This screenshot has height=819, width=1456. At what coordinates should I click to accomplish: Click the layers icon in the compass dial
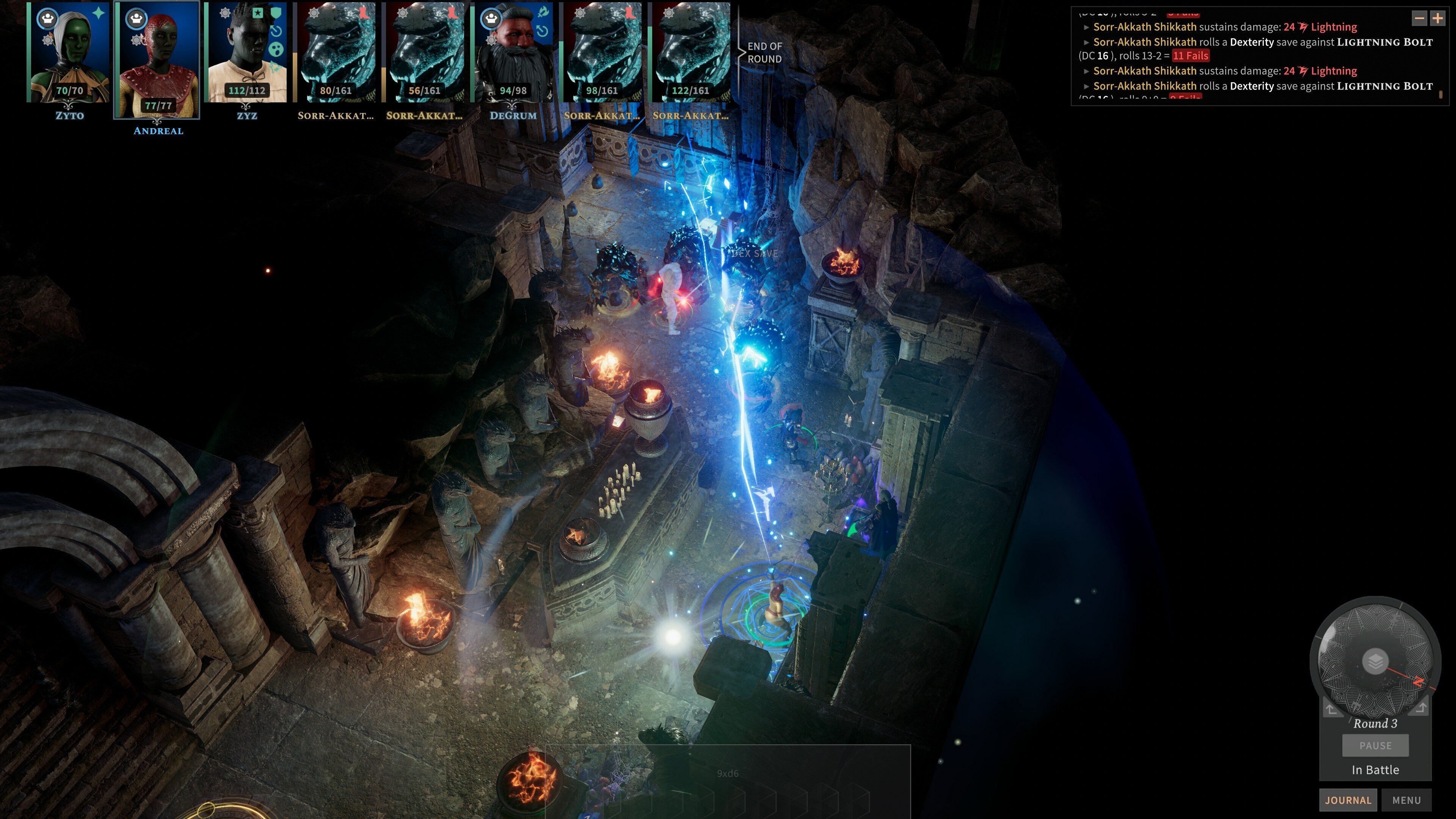pyautogui.click(x=1375, y=660)
